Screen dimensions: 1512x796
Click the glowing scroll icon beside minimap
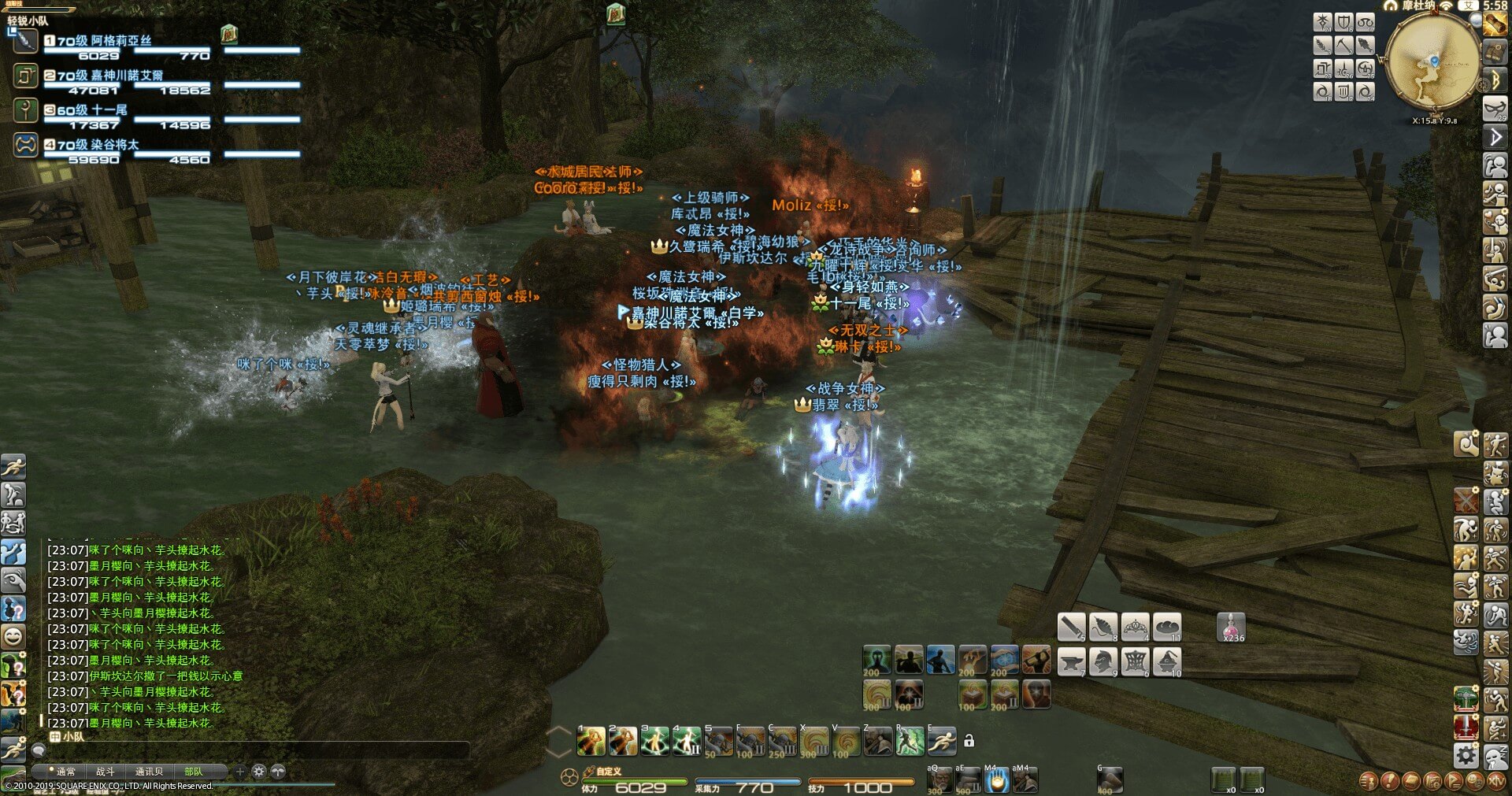point(1494,25)
